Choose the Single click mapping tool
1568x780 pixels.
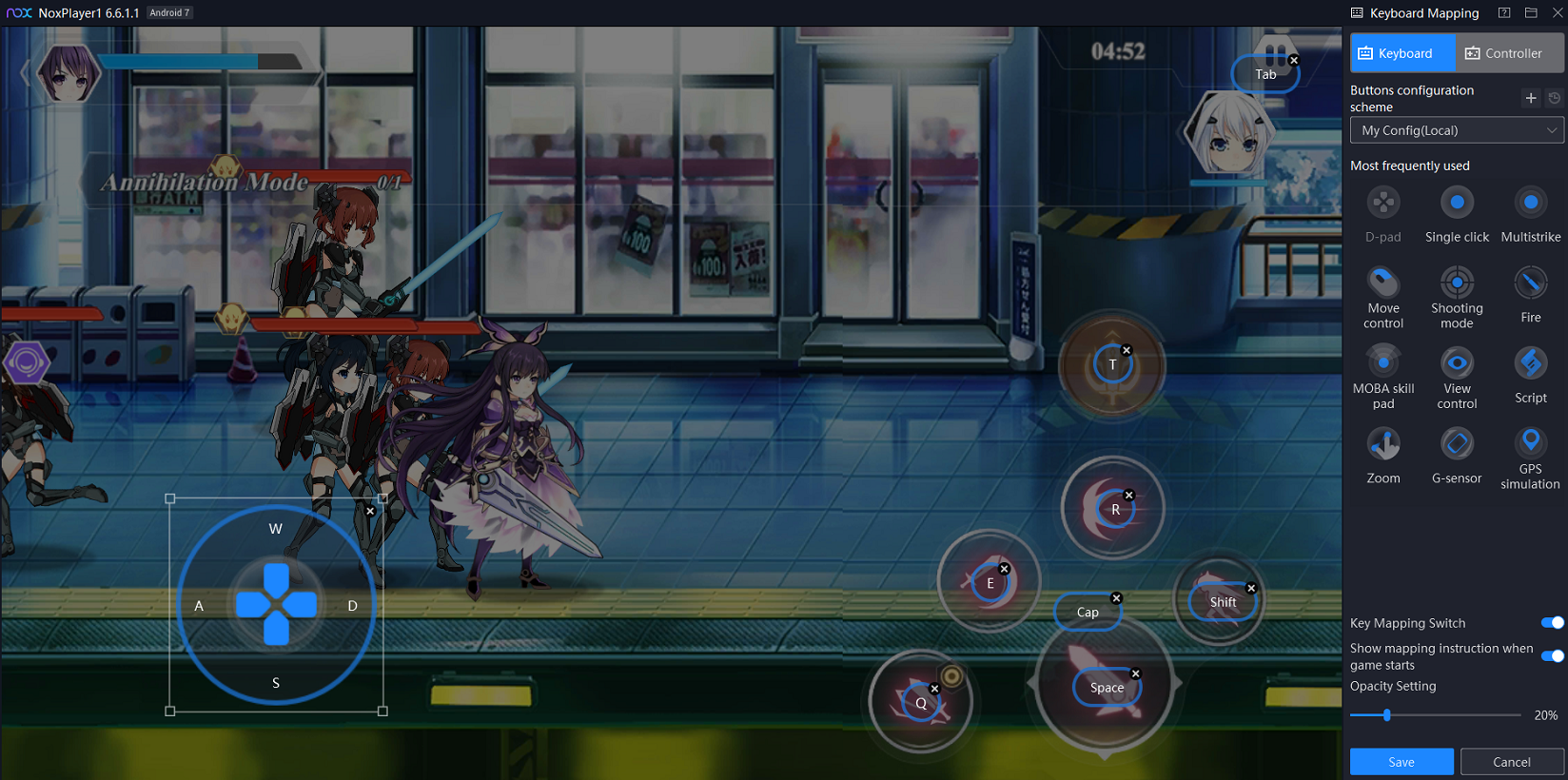click(x=1457, y=203)
